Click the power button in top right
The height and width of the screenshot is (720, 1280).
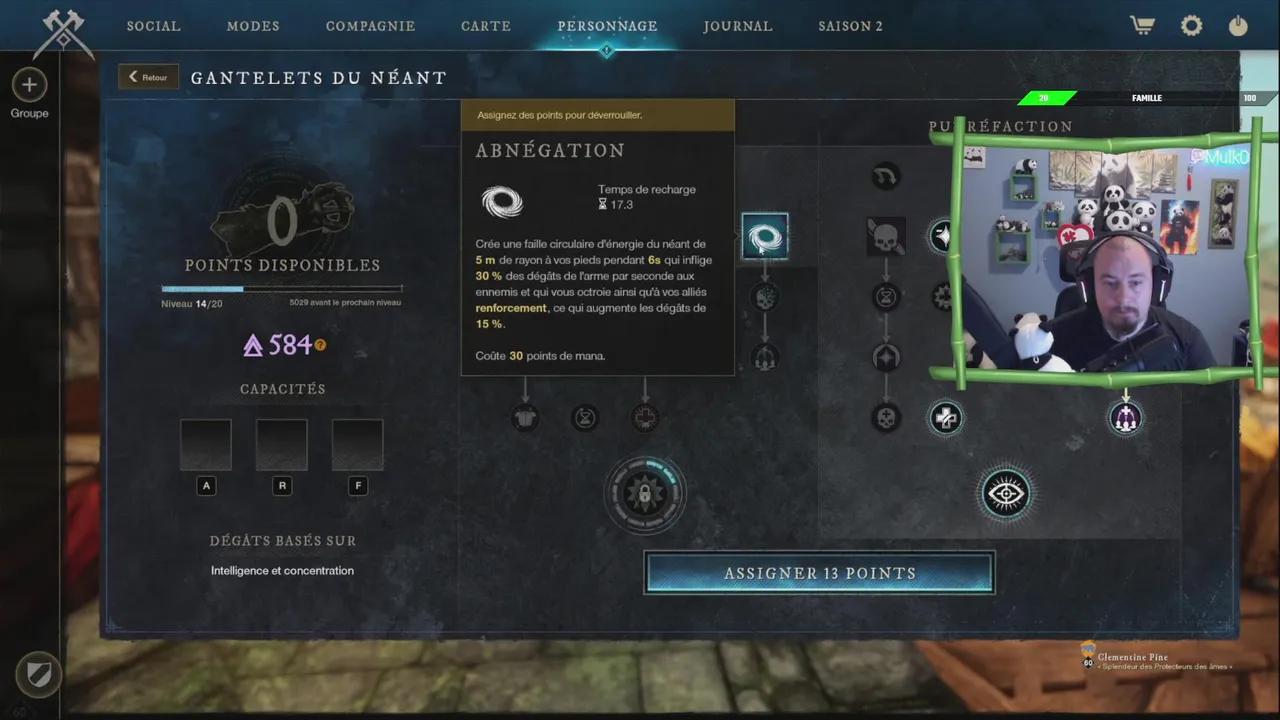pyautogui.click(x=1238, y=25)
